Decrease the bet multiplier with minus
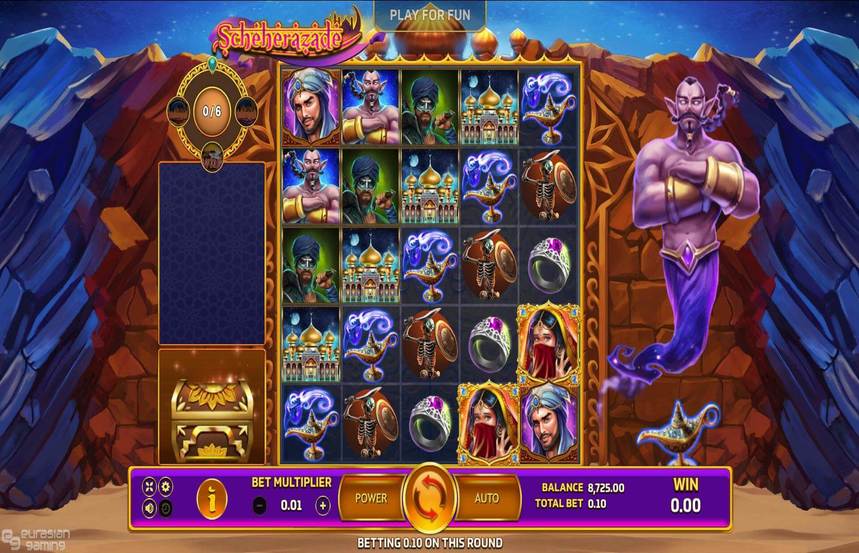Screen dimensions: 859x553 coord(260,506)
